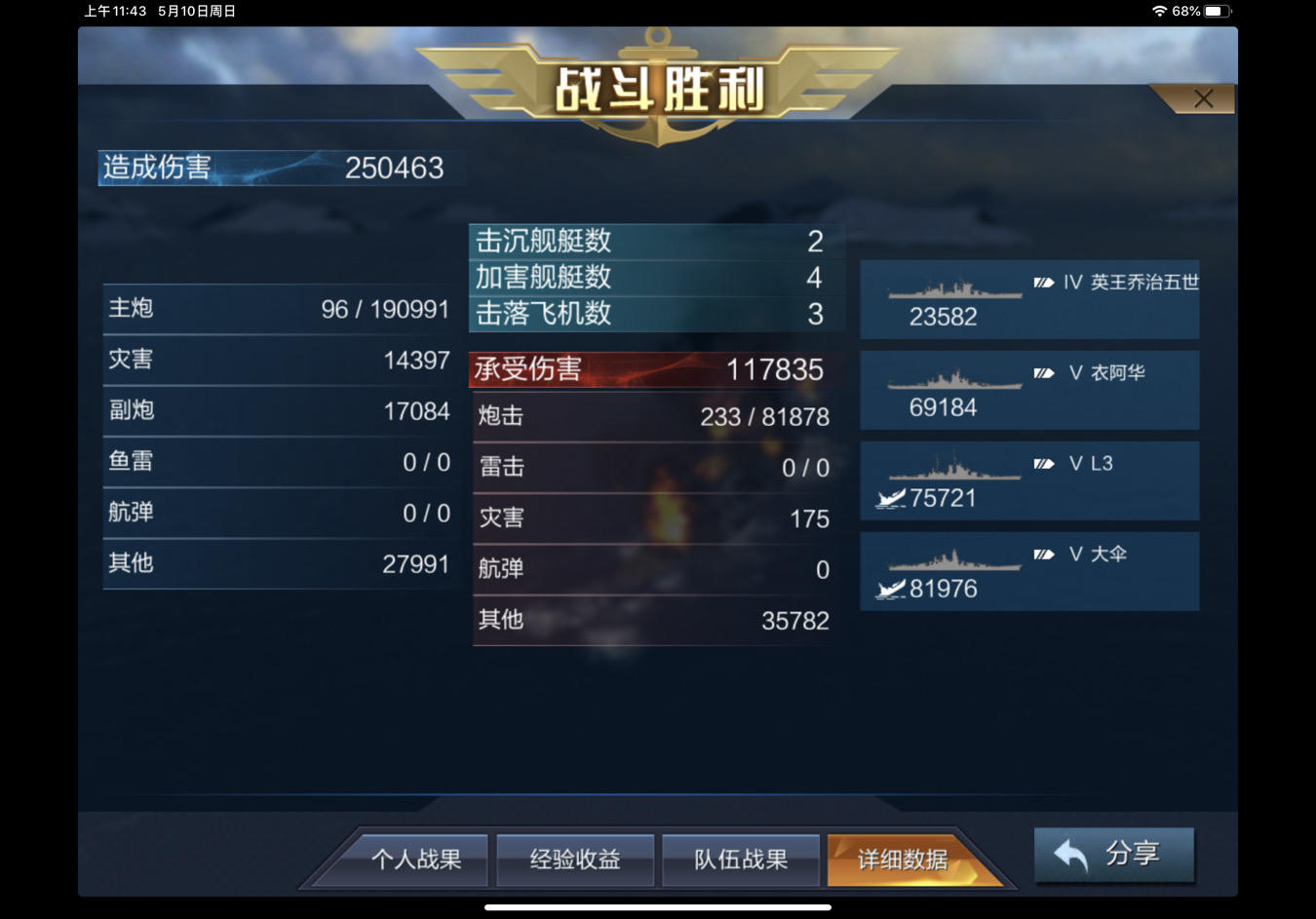The width and height of the screenshot is (1316, 919).
Task: Click the pennant icon beside V 衣阿华
Action: pos(1041,372)
